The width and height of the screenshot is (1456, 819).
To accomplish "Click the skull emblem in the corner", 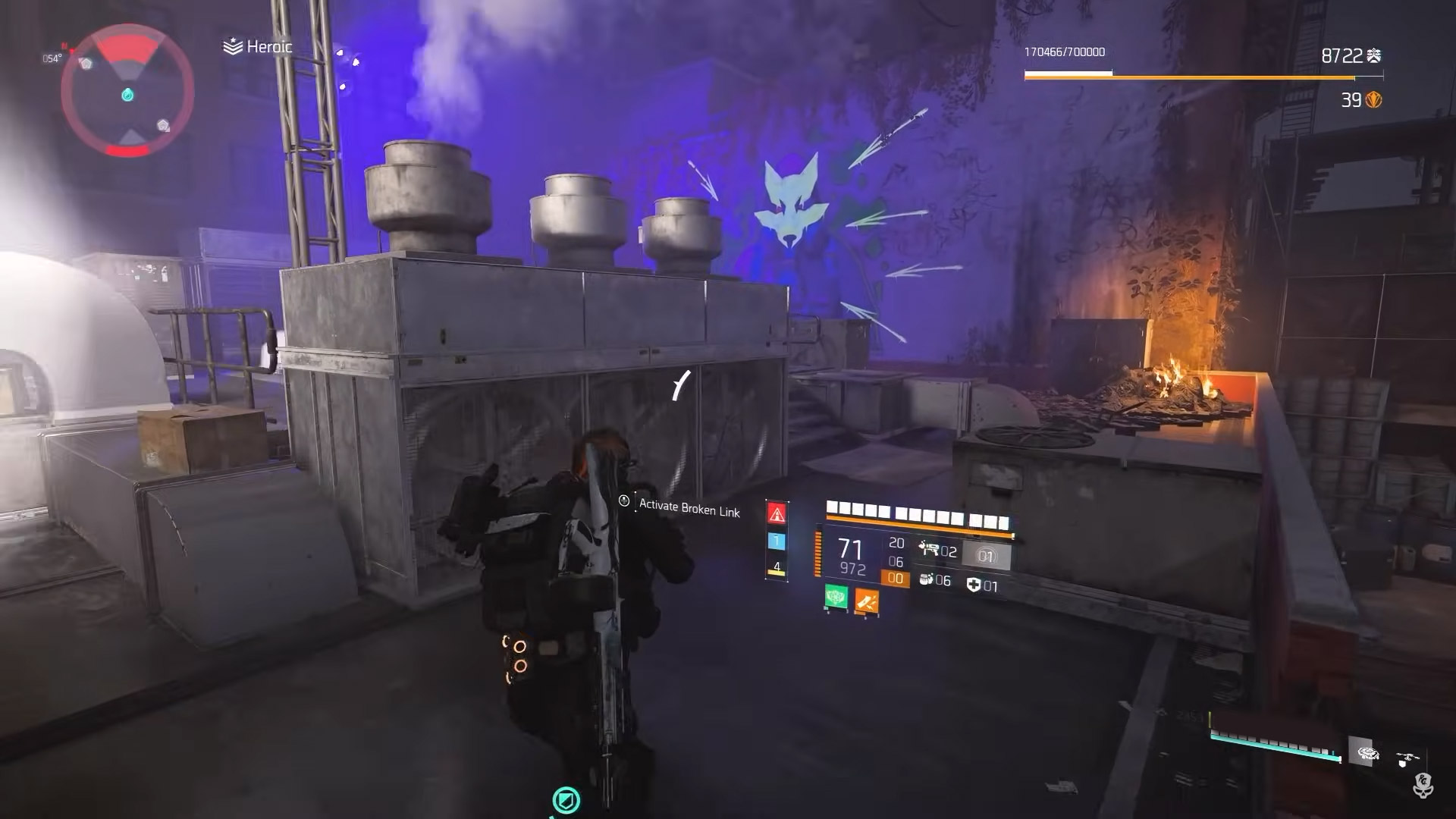I will point(1423,786).
